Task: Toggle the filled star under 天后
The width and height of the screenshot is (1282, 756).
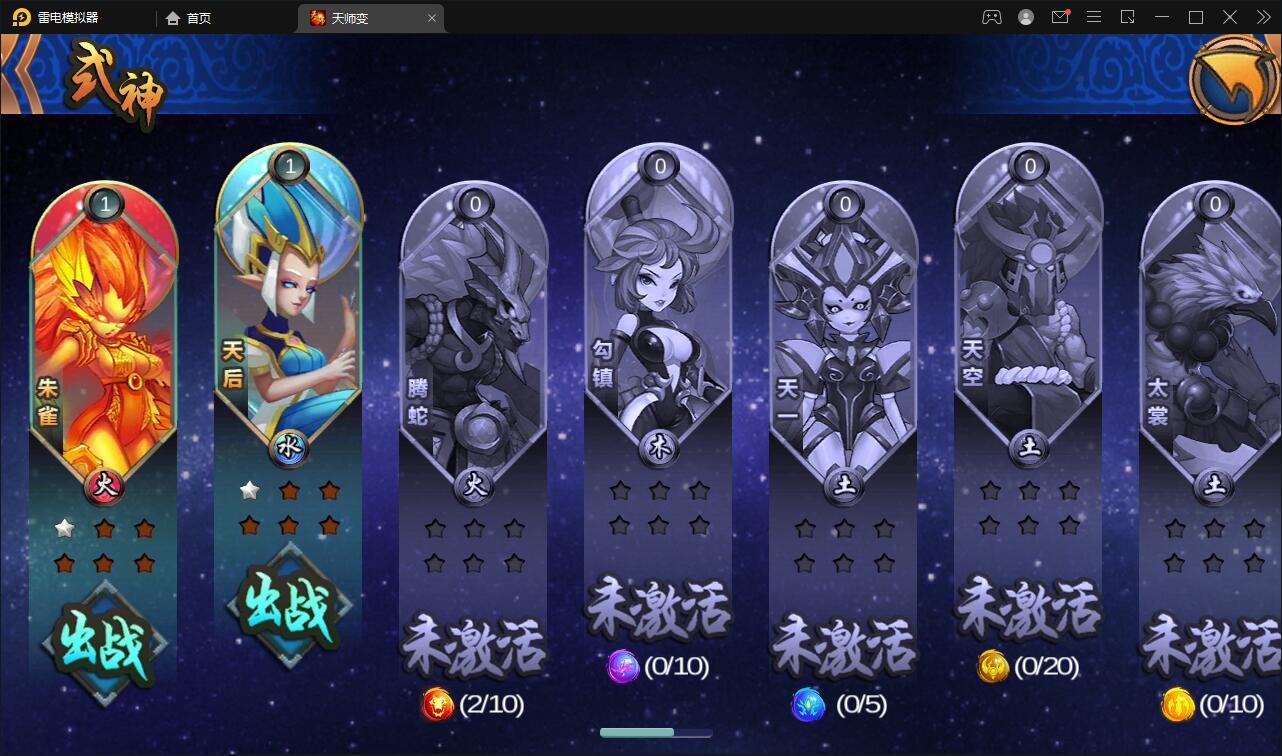Action: point(249,490)
